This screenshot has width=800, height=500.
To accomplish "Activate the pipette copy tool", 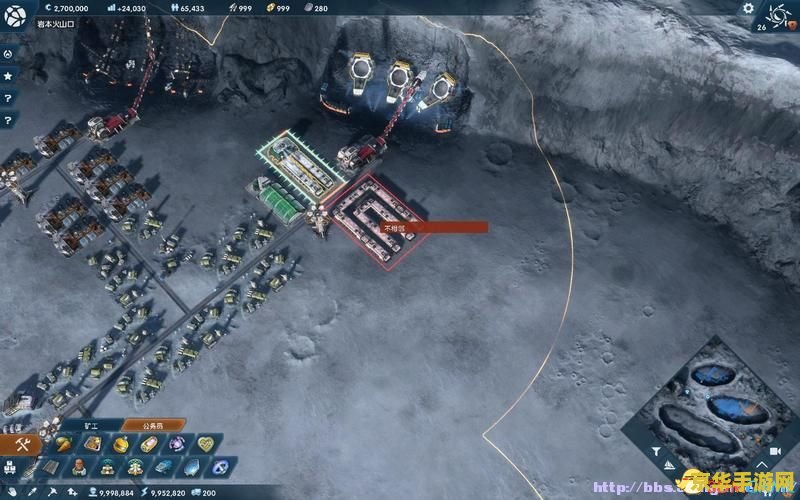I will tap(33, 492).
